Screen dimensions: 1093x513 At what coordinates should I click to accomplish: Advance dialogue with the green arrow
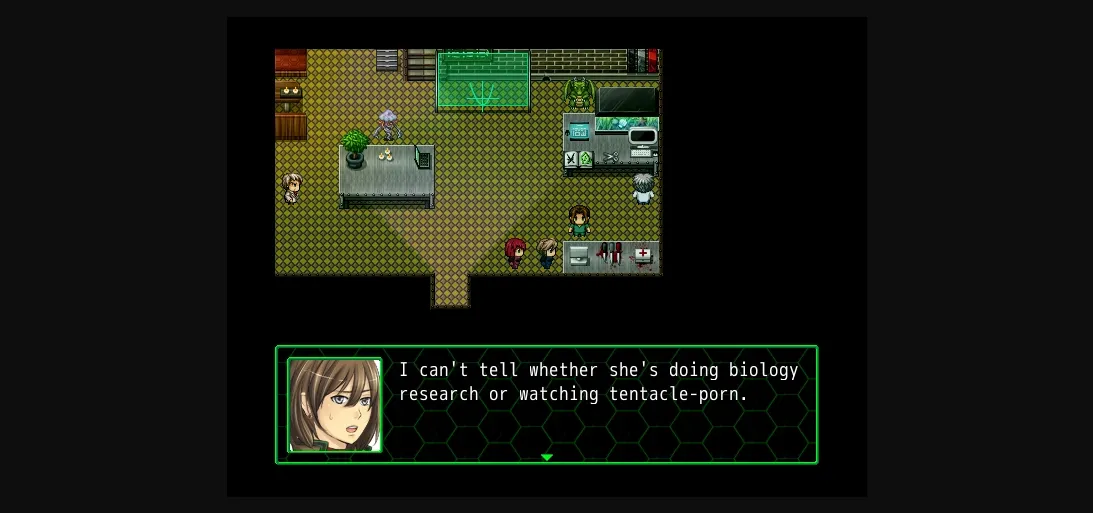pos(546,457)
